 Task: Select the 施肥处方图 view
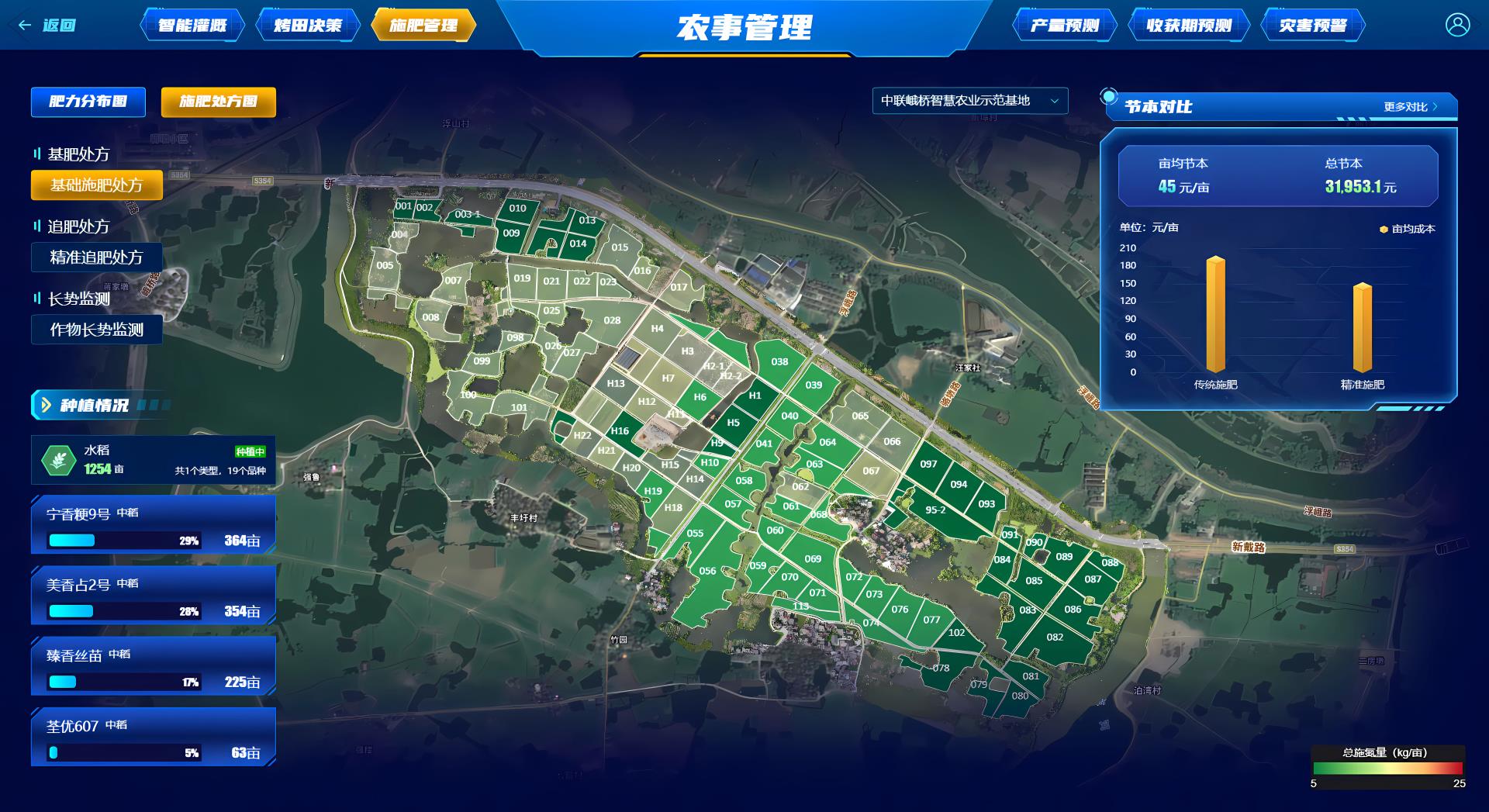[218, 102]
